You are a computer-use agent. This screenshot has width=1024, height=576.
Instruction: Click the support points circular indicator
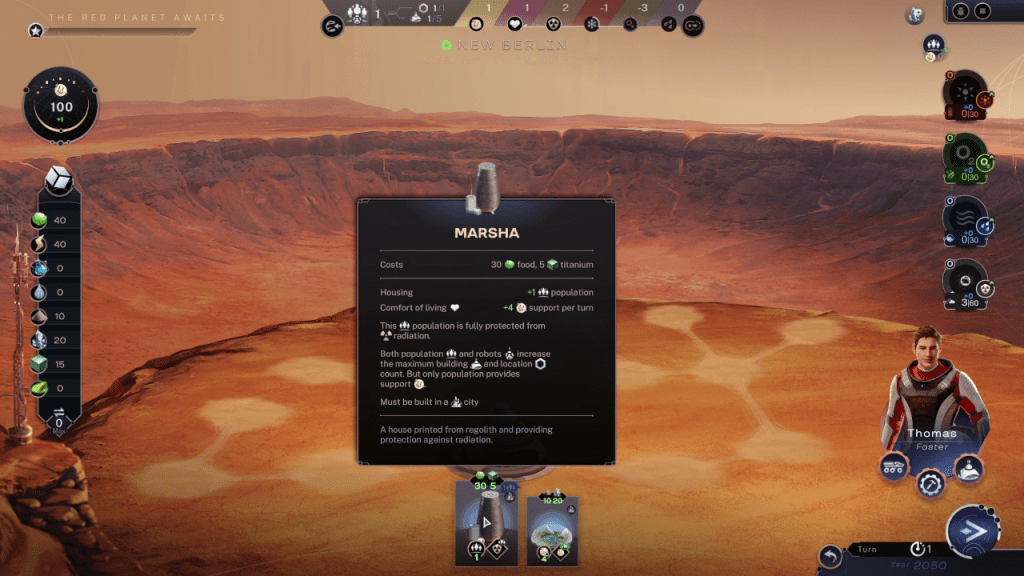click(x=61, y=105)
